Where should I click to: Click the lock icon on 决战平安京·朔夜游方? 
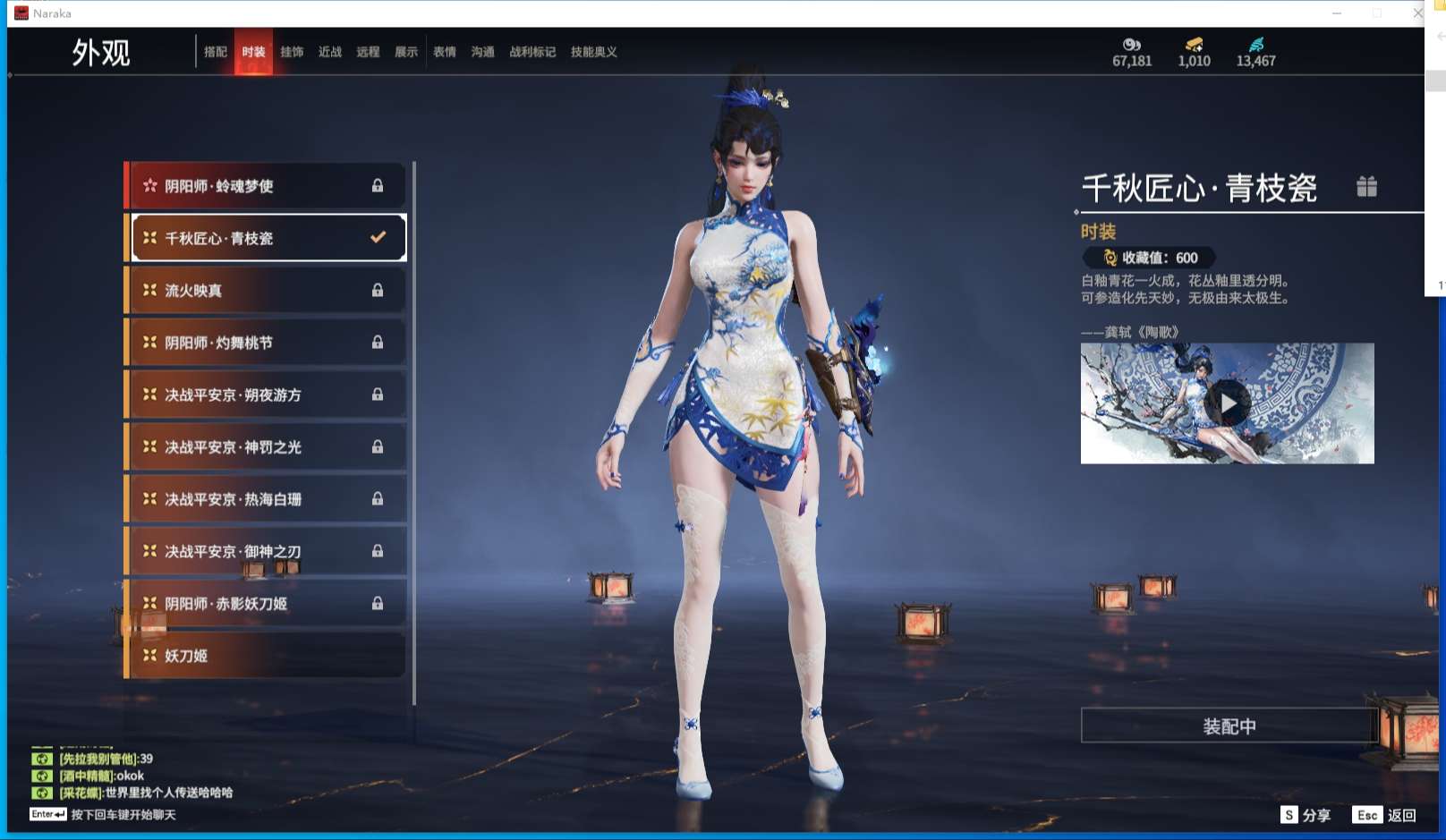[378, 395]
